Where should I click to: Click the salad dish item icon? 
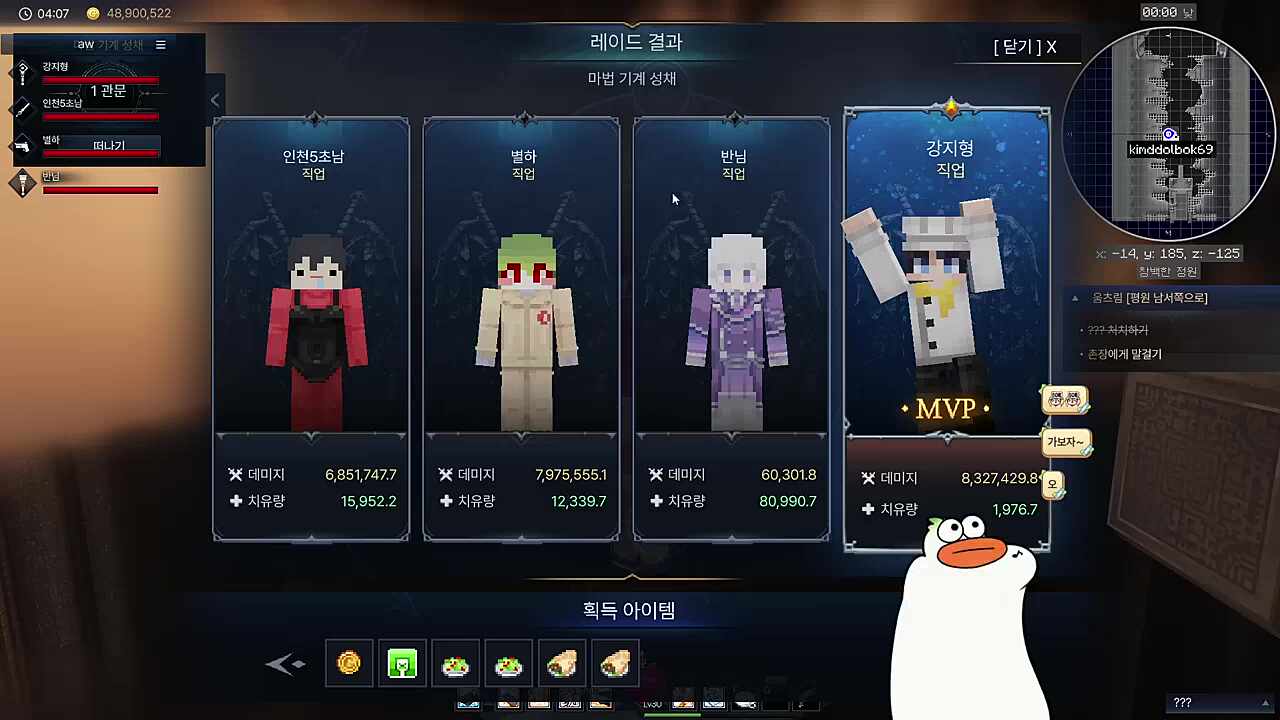pos(456,663)
